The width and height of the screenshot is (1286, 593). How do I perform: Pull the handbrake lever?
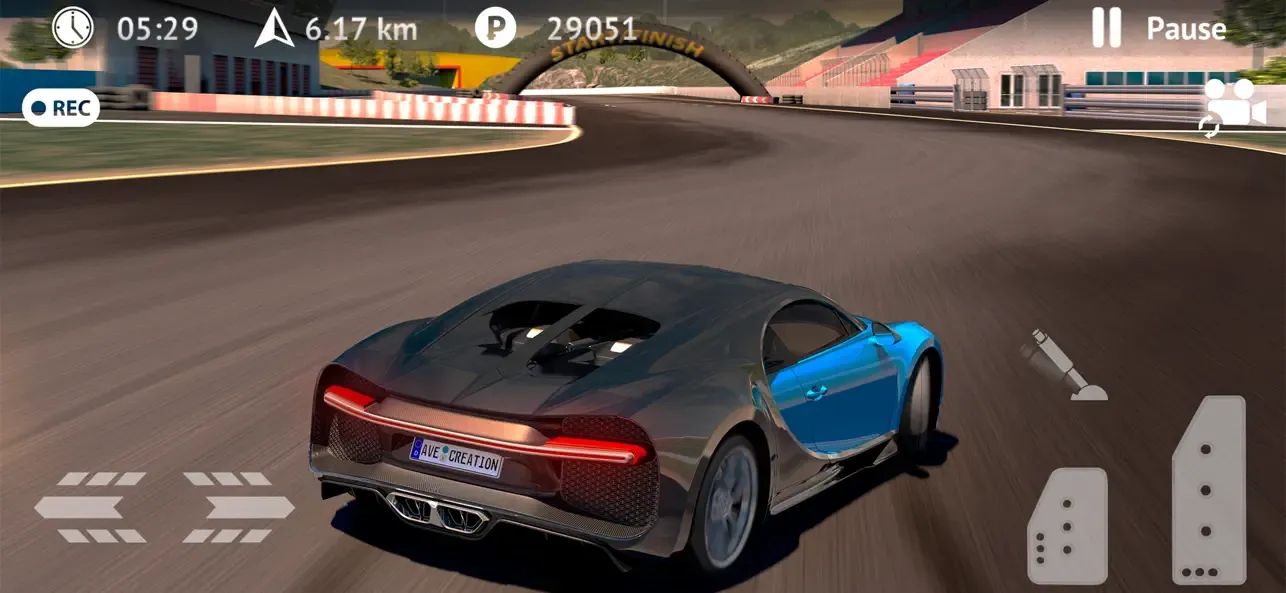pyautogui.click(x=1063, y=366)
